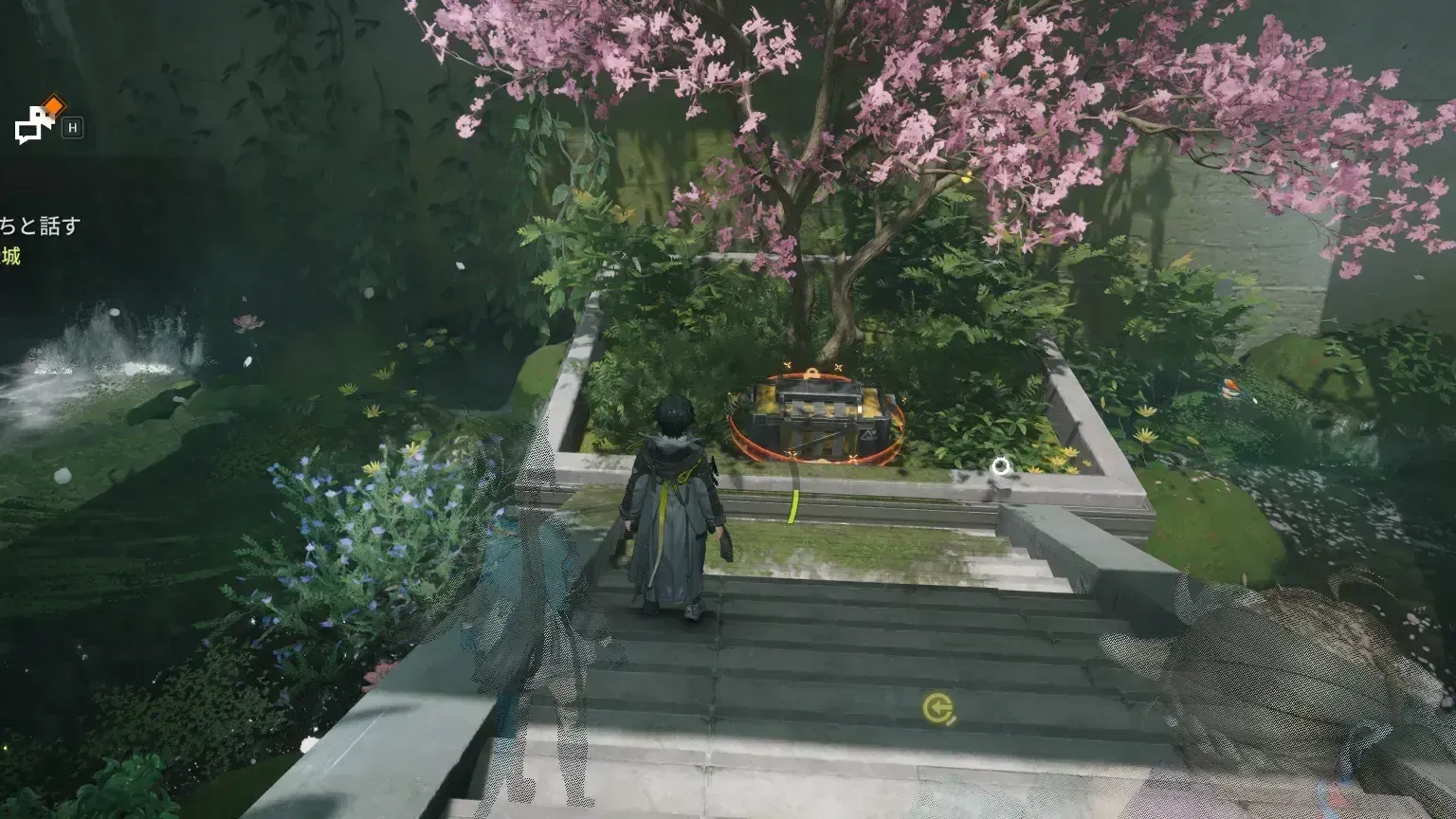Click the yellow destination label 城
Viewport: 1456px width, 819px height.
13,255
